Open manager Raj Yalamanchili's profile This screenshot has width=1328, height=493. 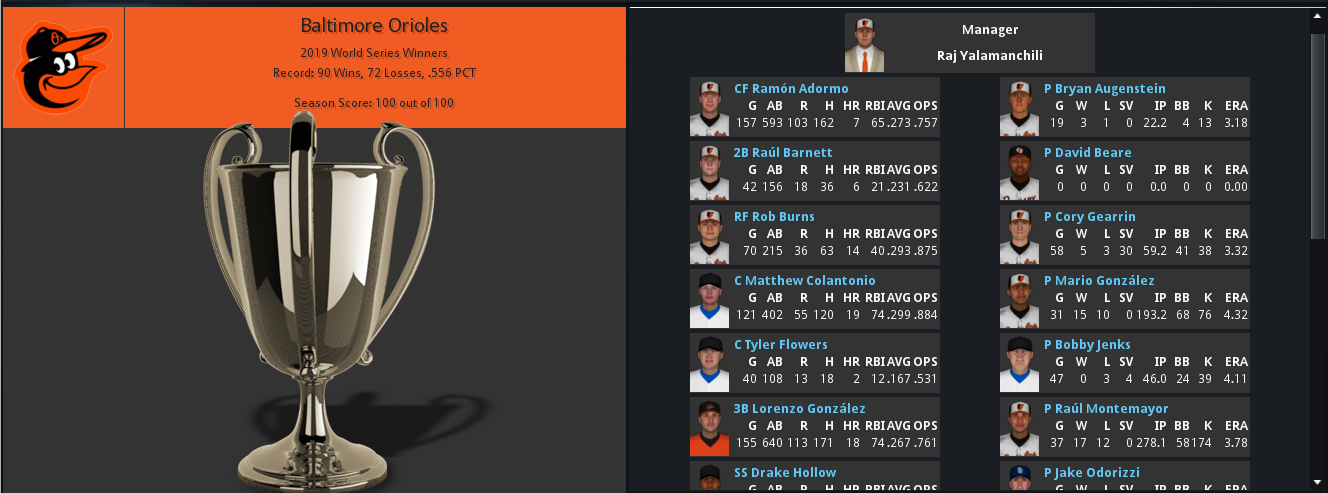(x=989, y=56)
